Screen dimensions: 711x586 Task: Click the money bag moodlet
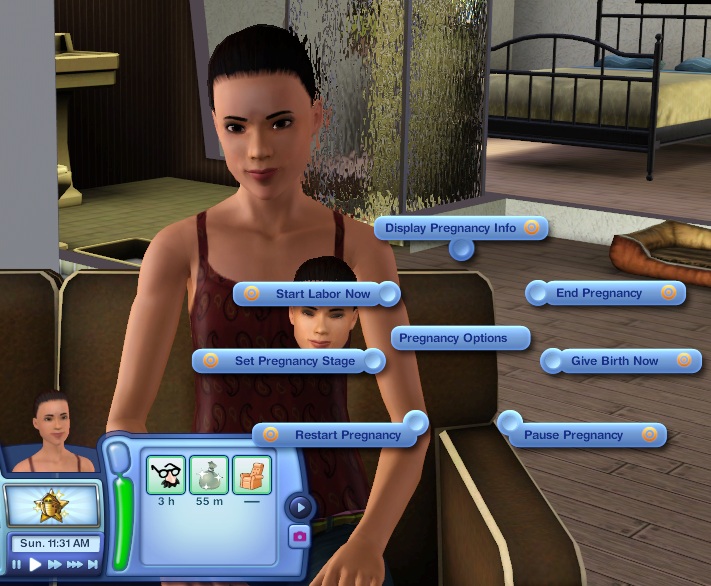pyautogui.click(x=209, y=474)
